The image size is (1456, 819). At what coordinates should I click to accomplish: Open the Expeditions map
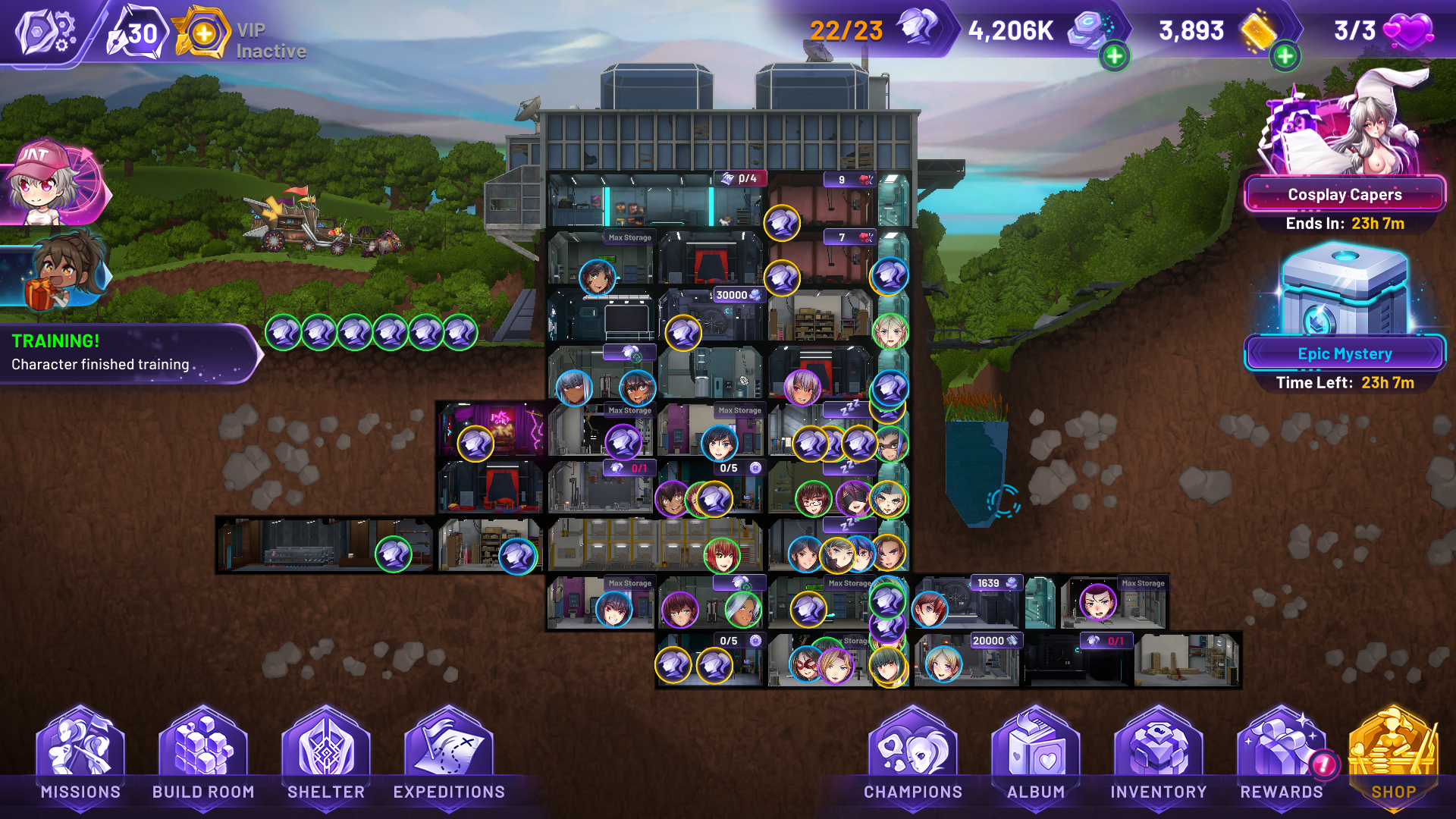[449, 758]
